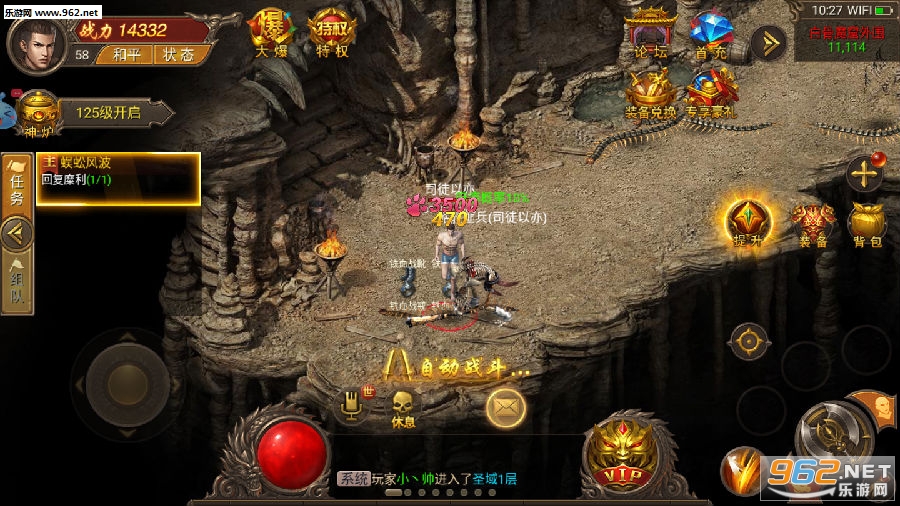The image size is (900, 506).
Task: Click the 休息 rest skull button
Action: click(403, 407)
